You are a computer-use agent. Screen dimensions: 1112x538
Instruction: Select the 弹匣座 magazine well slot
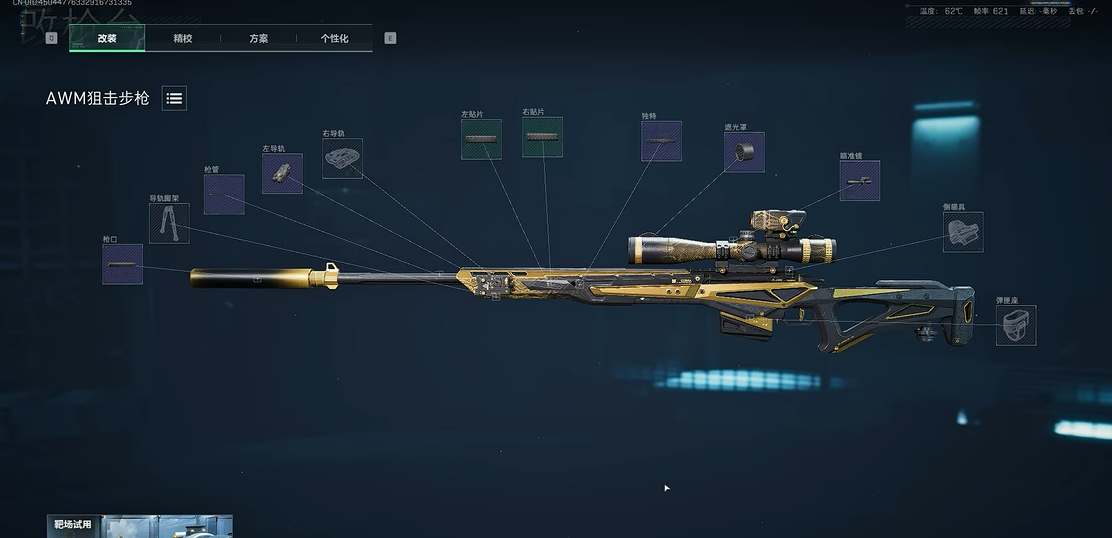pos(1016,325)
